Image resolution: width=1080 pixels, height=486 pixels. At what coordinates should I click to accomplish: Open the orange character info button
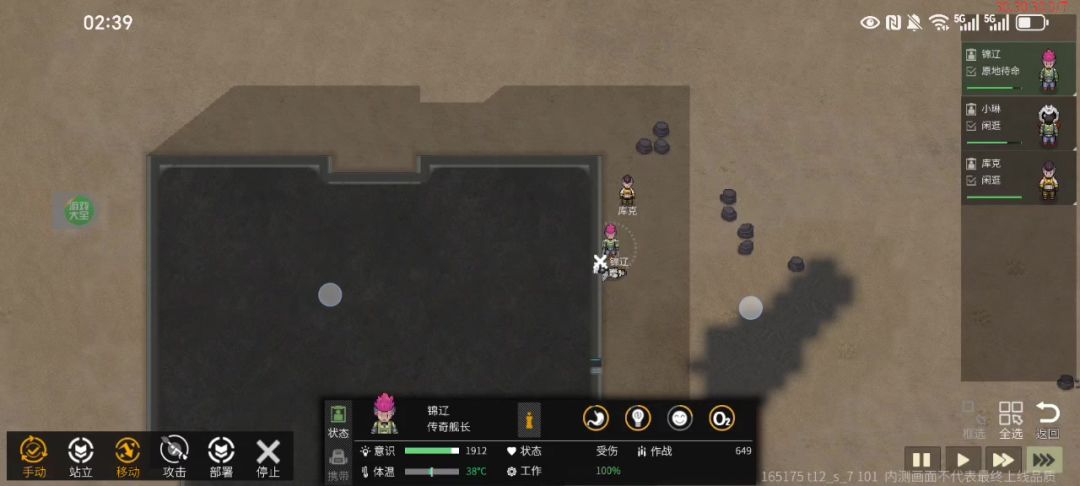pos(529,419)
